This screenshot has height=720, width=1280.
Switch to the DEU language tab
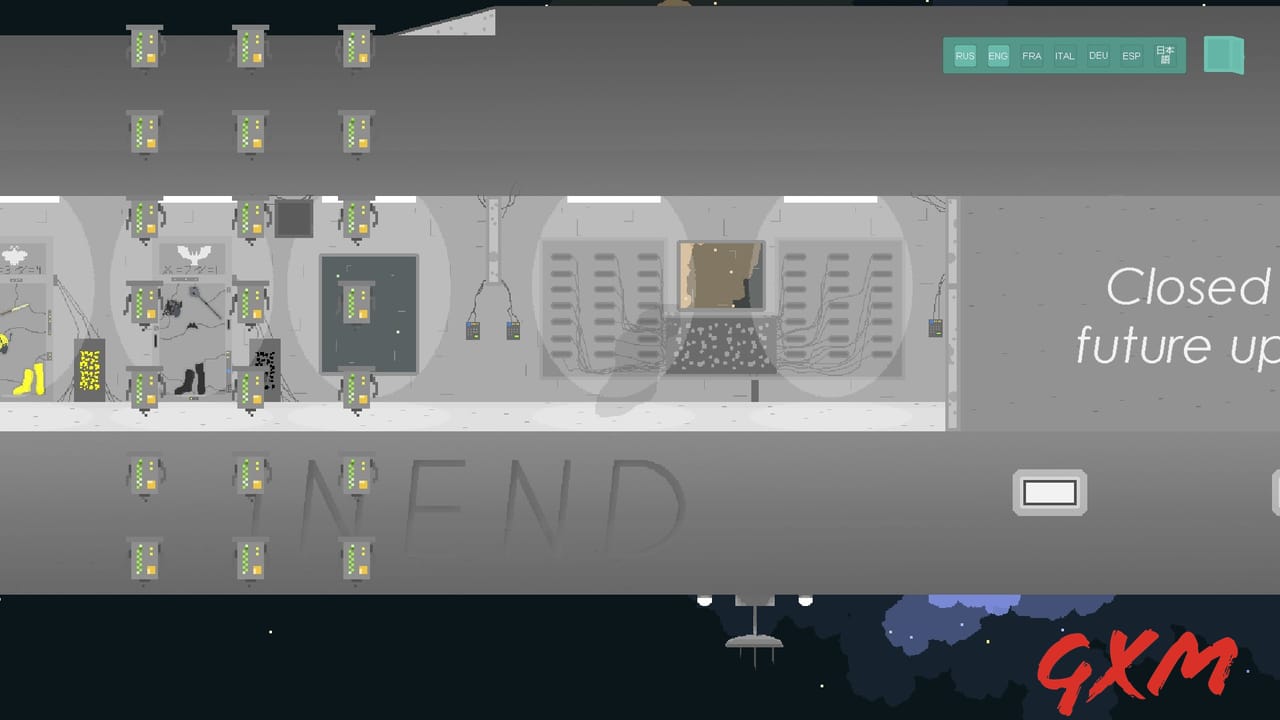pyautogui.click(x=1098, y=56)
